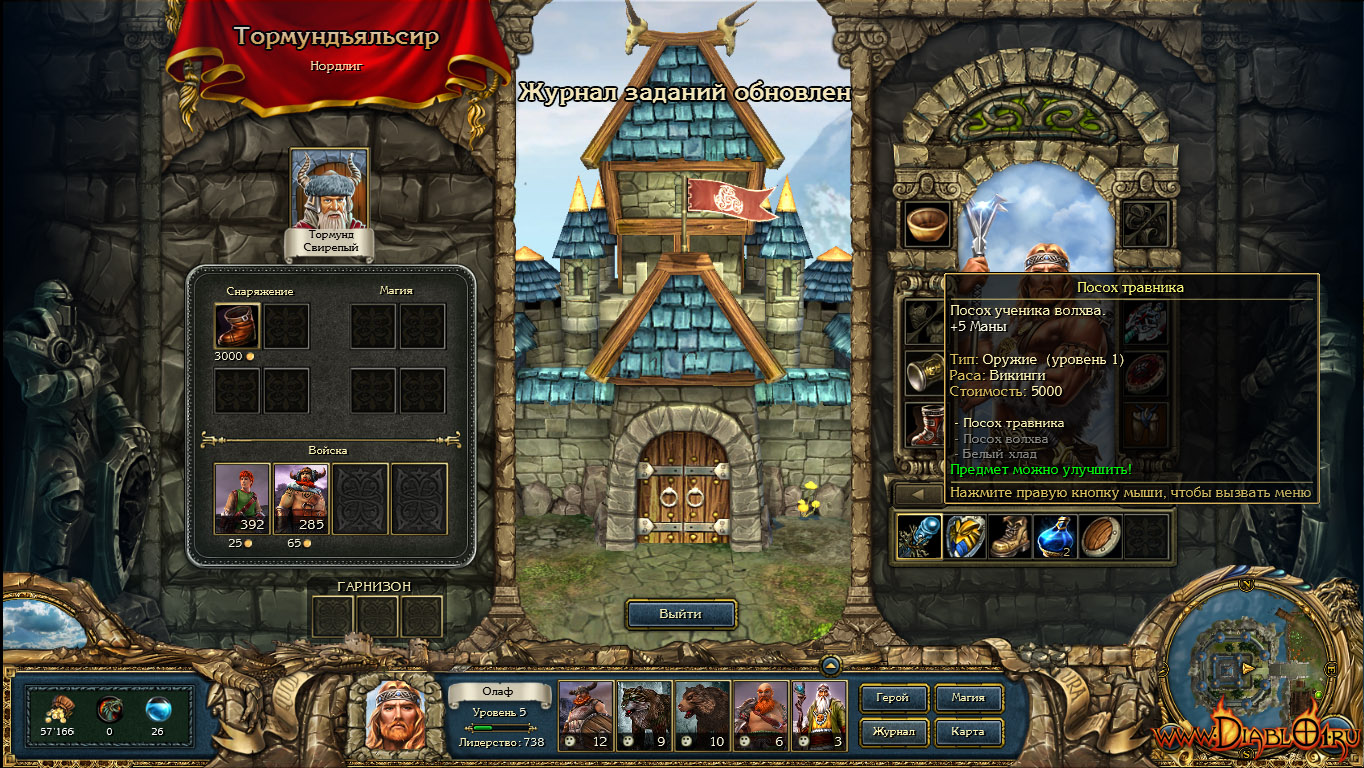
Task: Show the Карта world map
Action: point(968,732)
